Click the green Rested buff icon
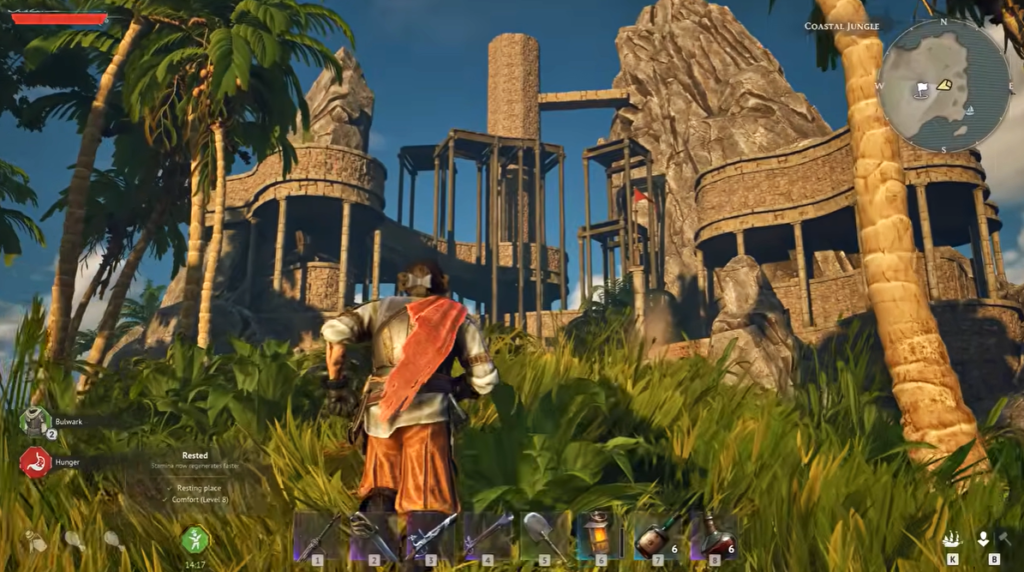Screen dimensions: 1024x572 [195, 540]
